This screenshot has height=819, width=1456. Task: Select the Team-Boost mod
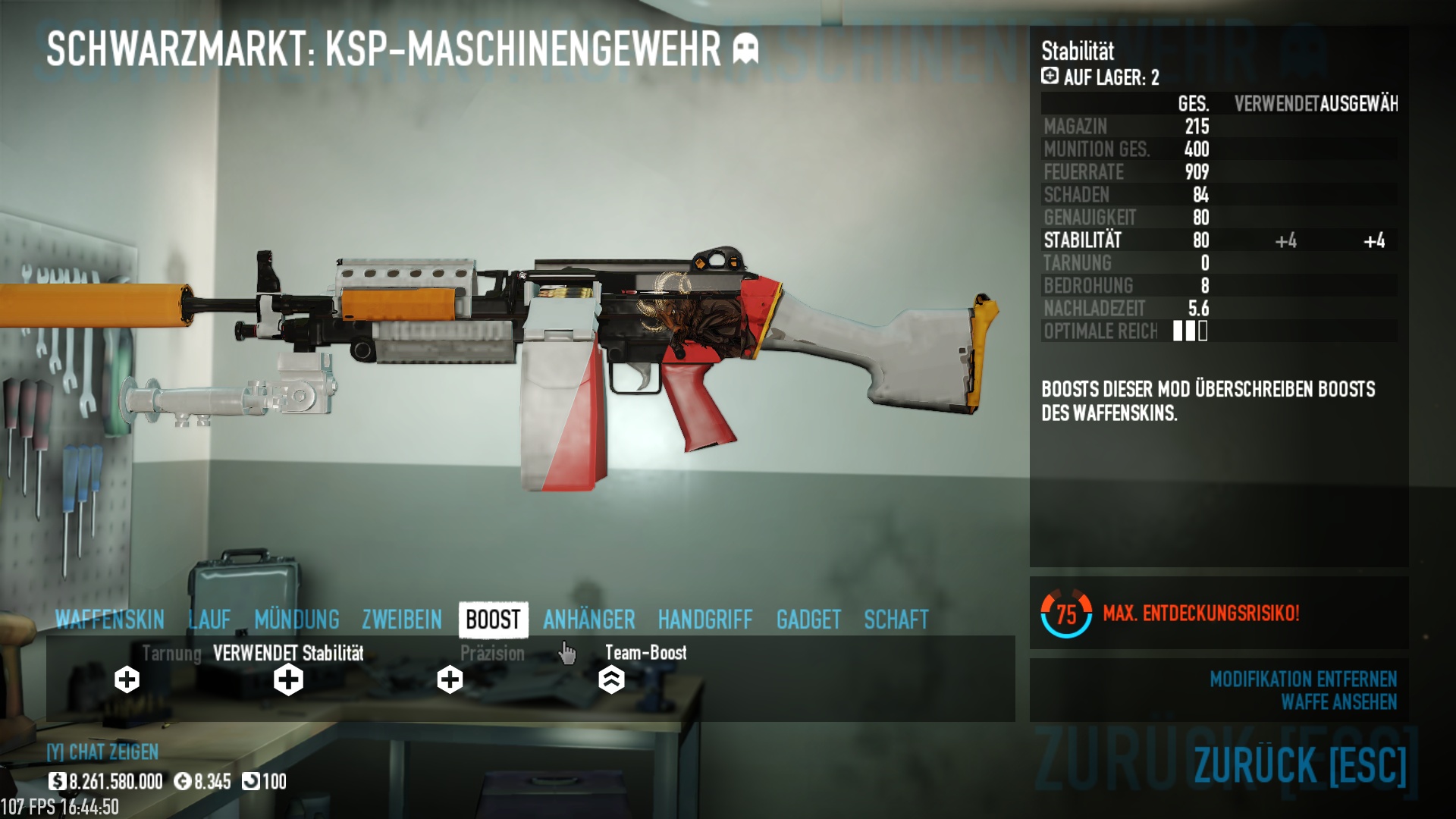coord(611,679)
